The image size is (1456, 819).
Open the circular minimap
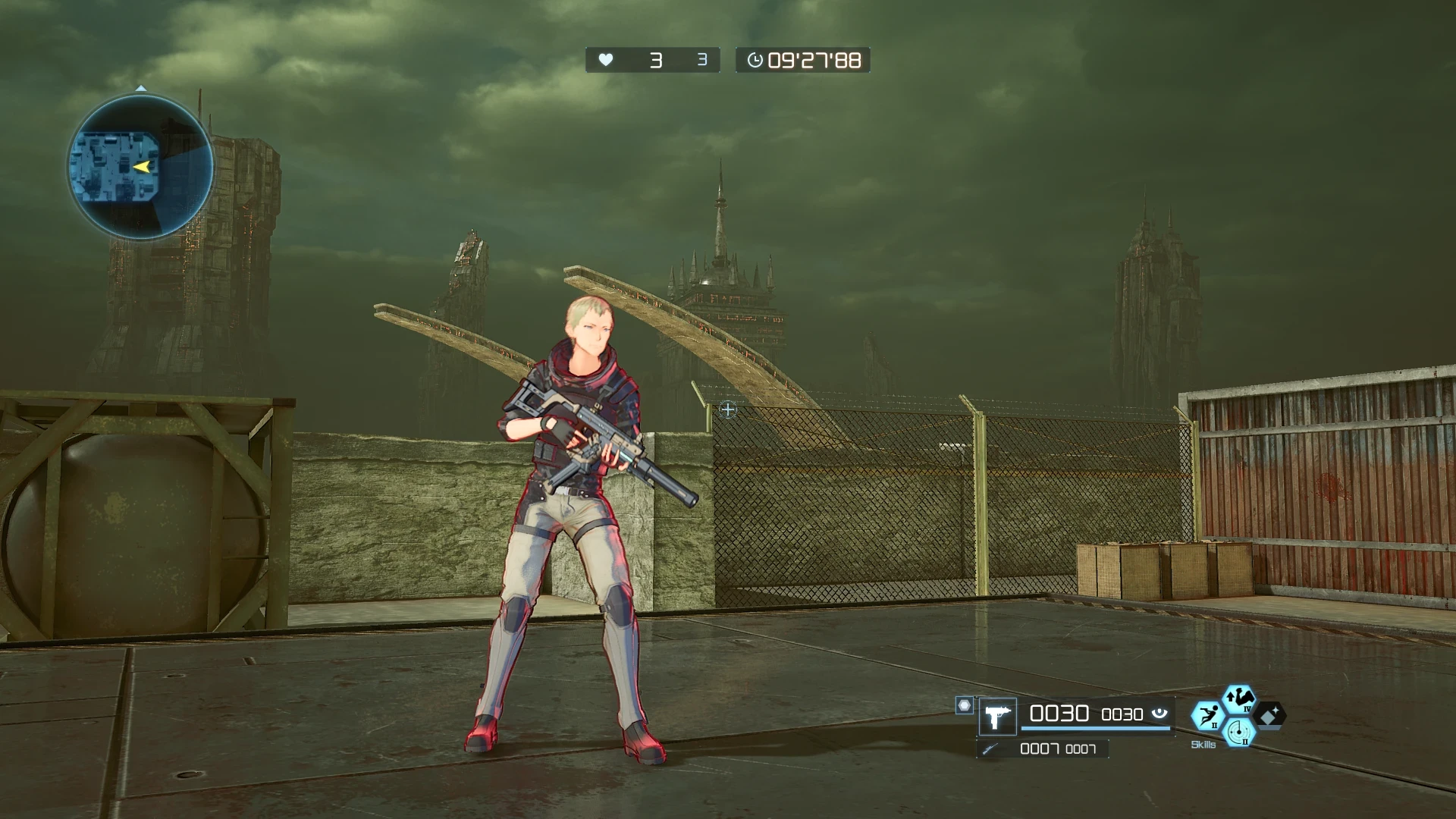(x=141, y=168)
